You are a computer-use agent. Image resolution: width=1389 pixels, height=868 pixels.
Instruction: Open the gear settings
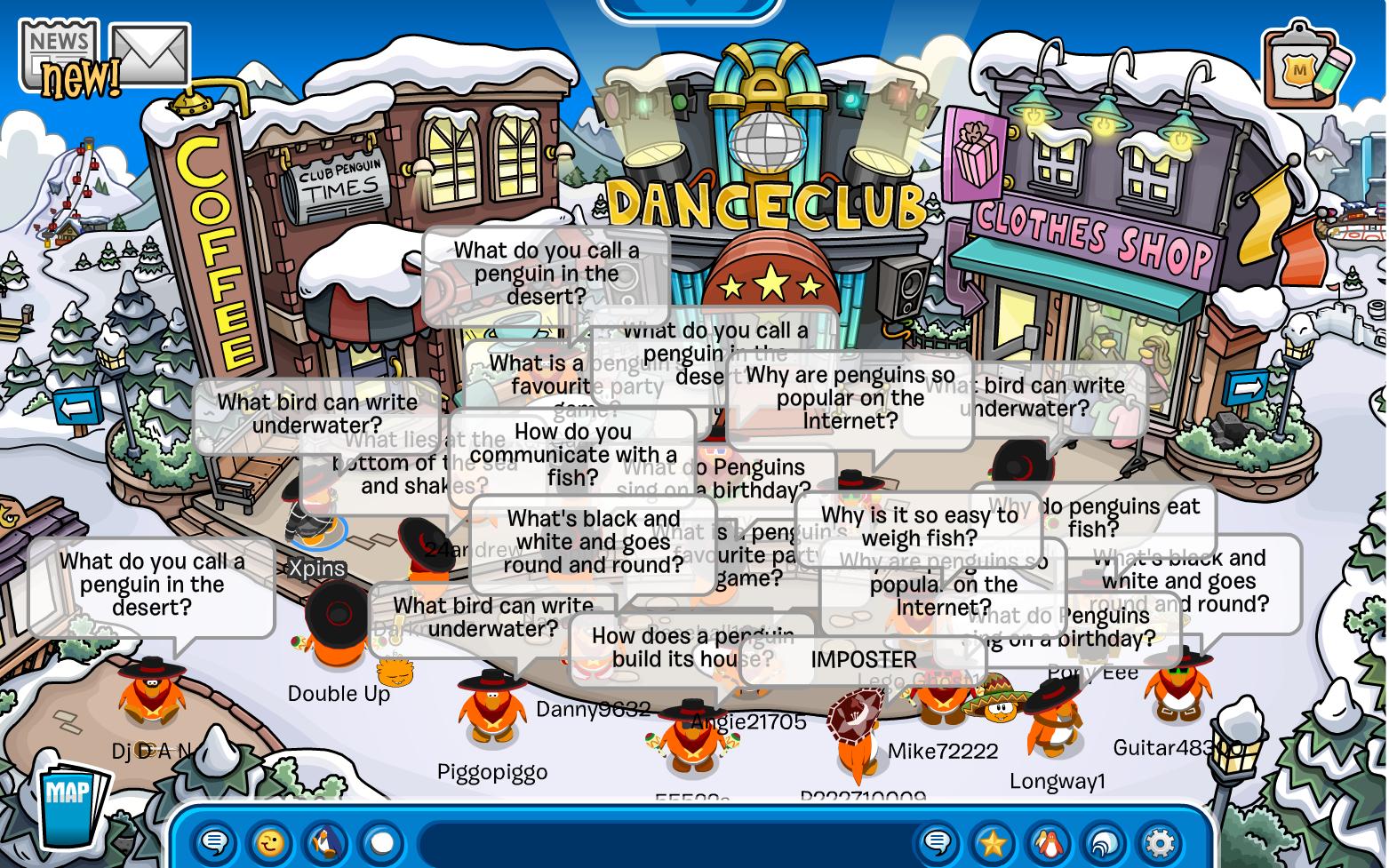[1160, 841]
